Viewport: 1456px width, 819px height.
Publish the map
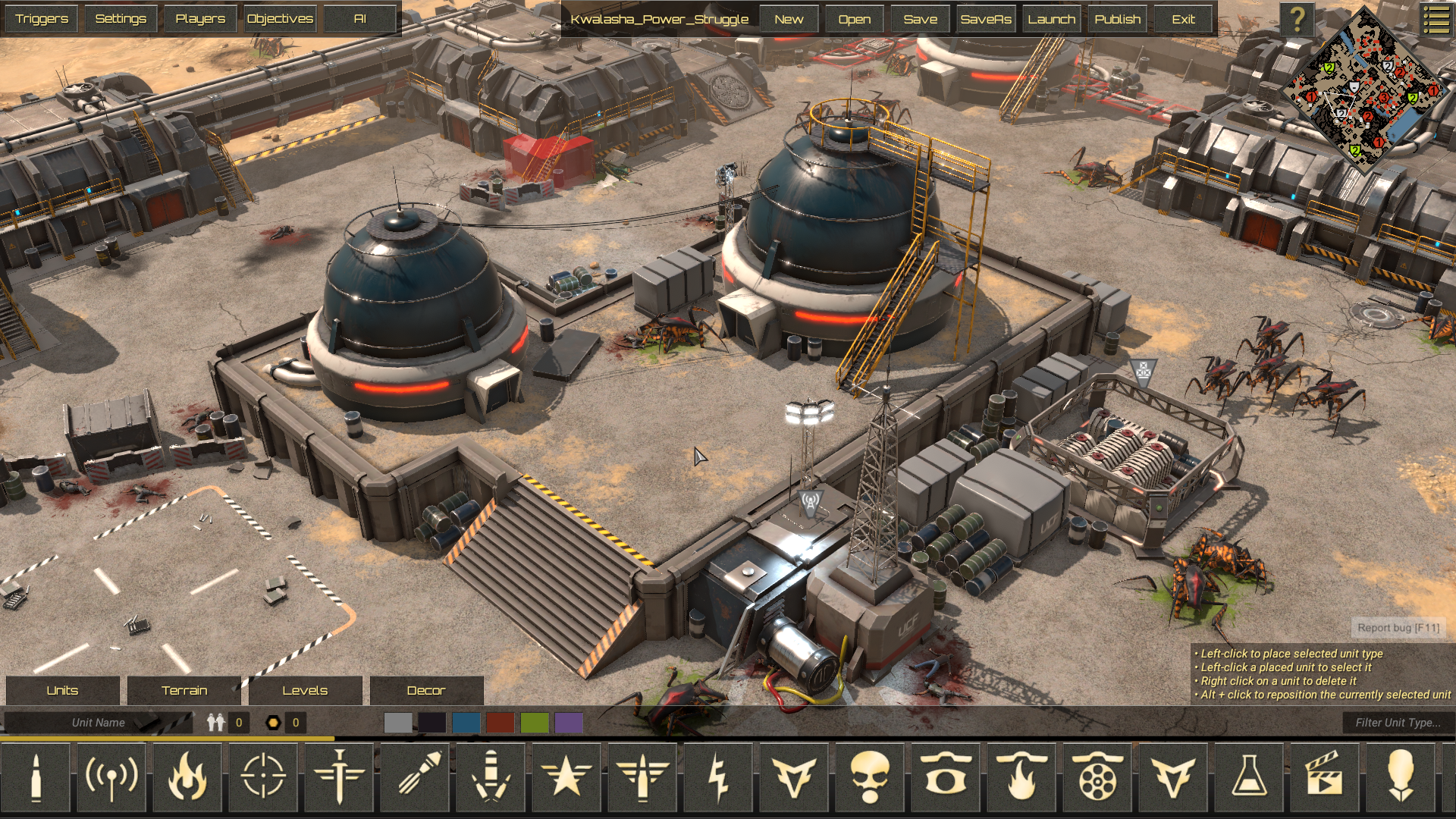[1117, 20]
